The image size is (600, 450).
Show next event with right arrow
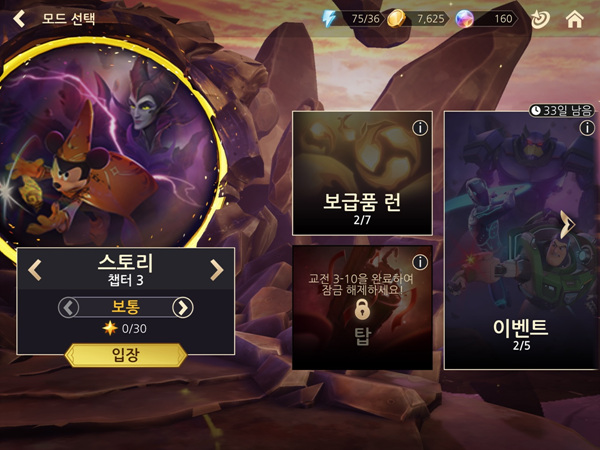click(x=567, y=224)
